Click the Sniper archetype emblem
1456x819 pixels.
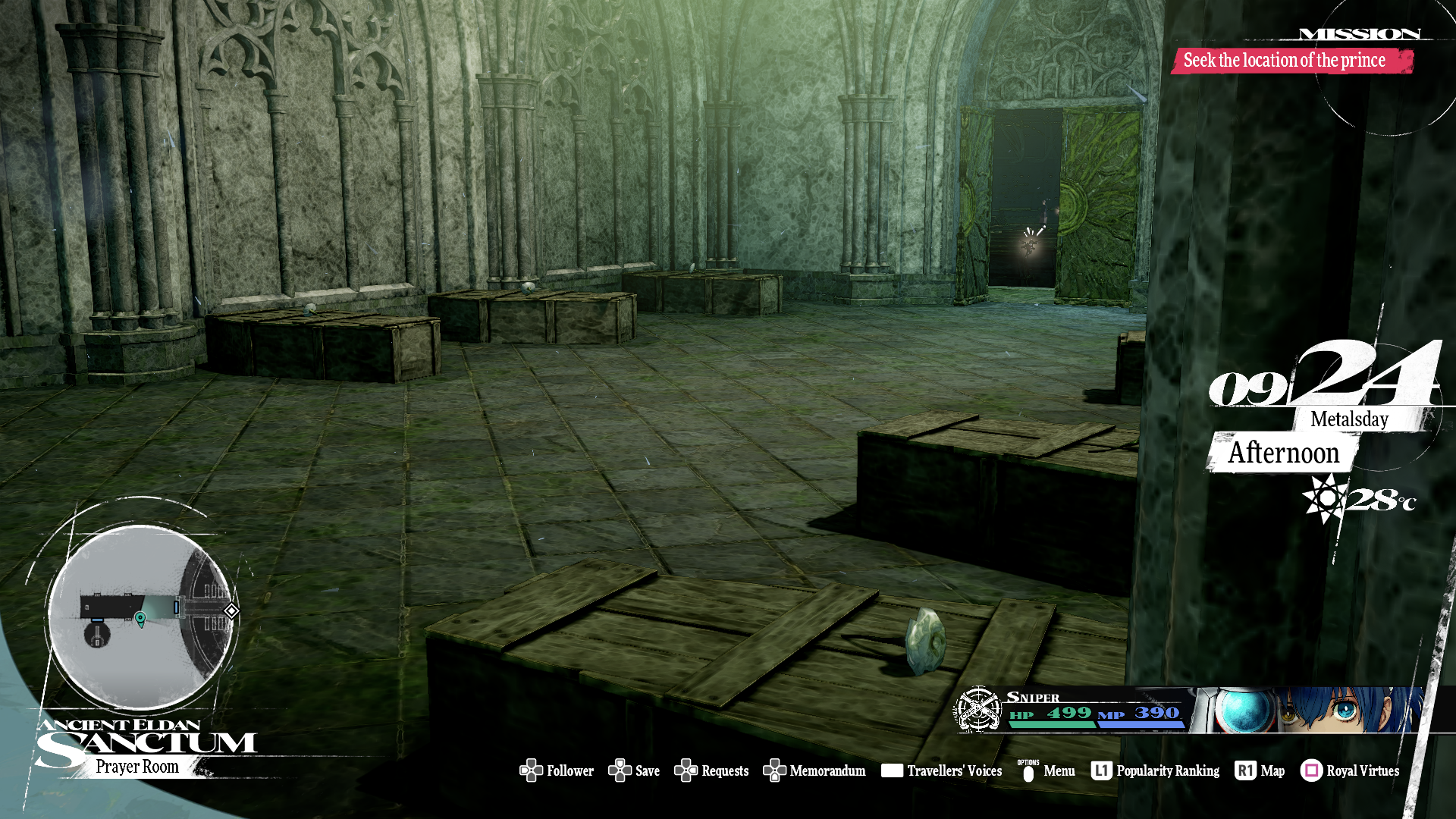pos(978,709)
